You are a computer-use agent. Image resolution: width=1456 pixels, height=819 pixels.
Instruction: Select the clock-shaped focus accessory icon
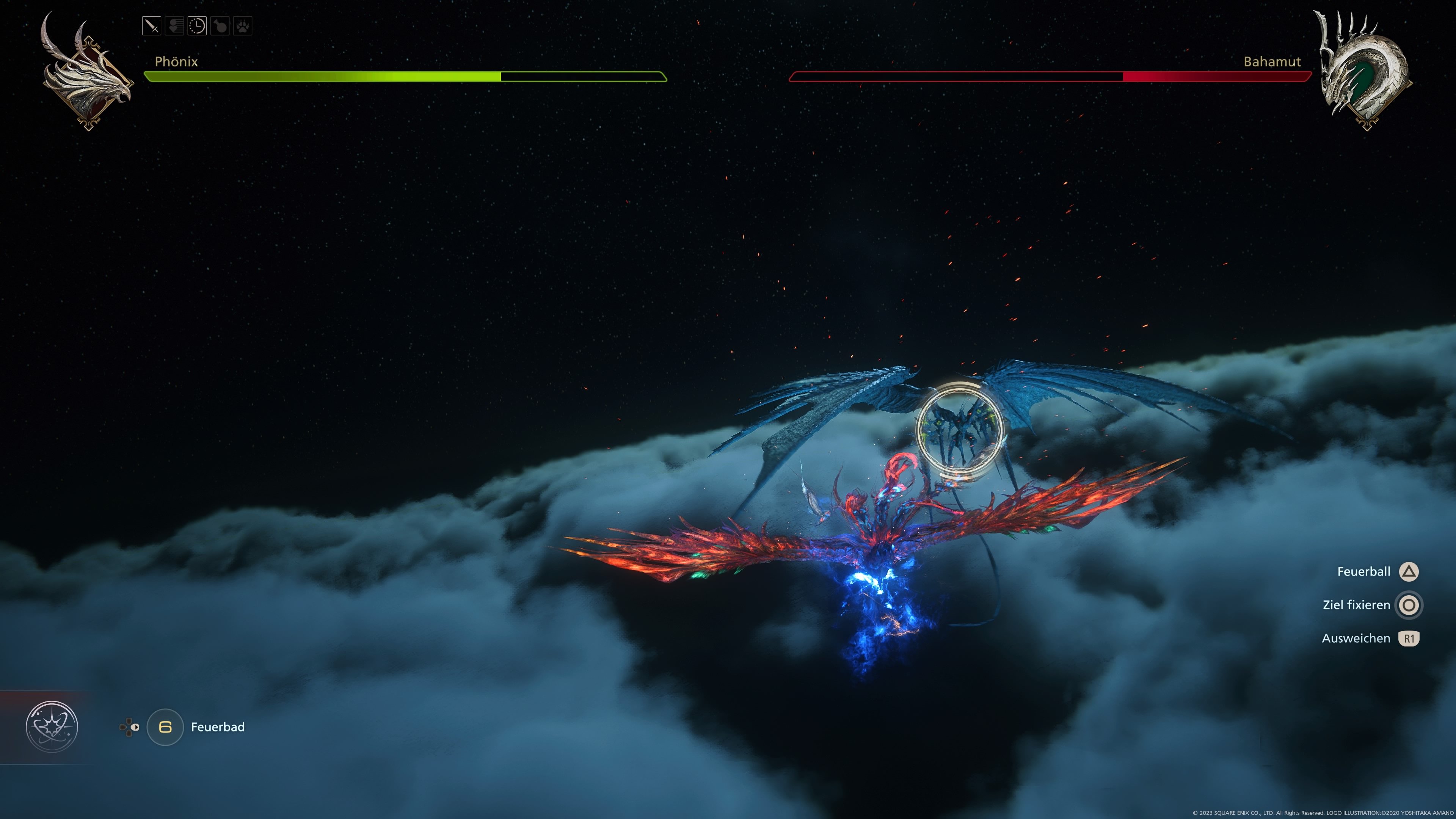197,26
